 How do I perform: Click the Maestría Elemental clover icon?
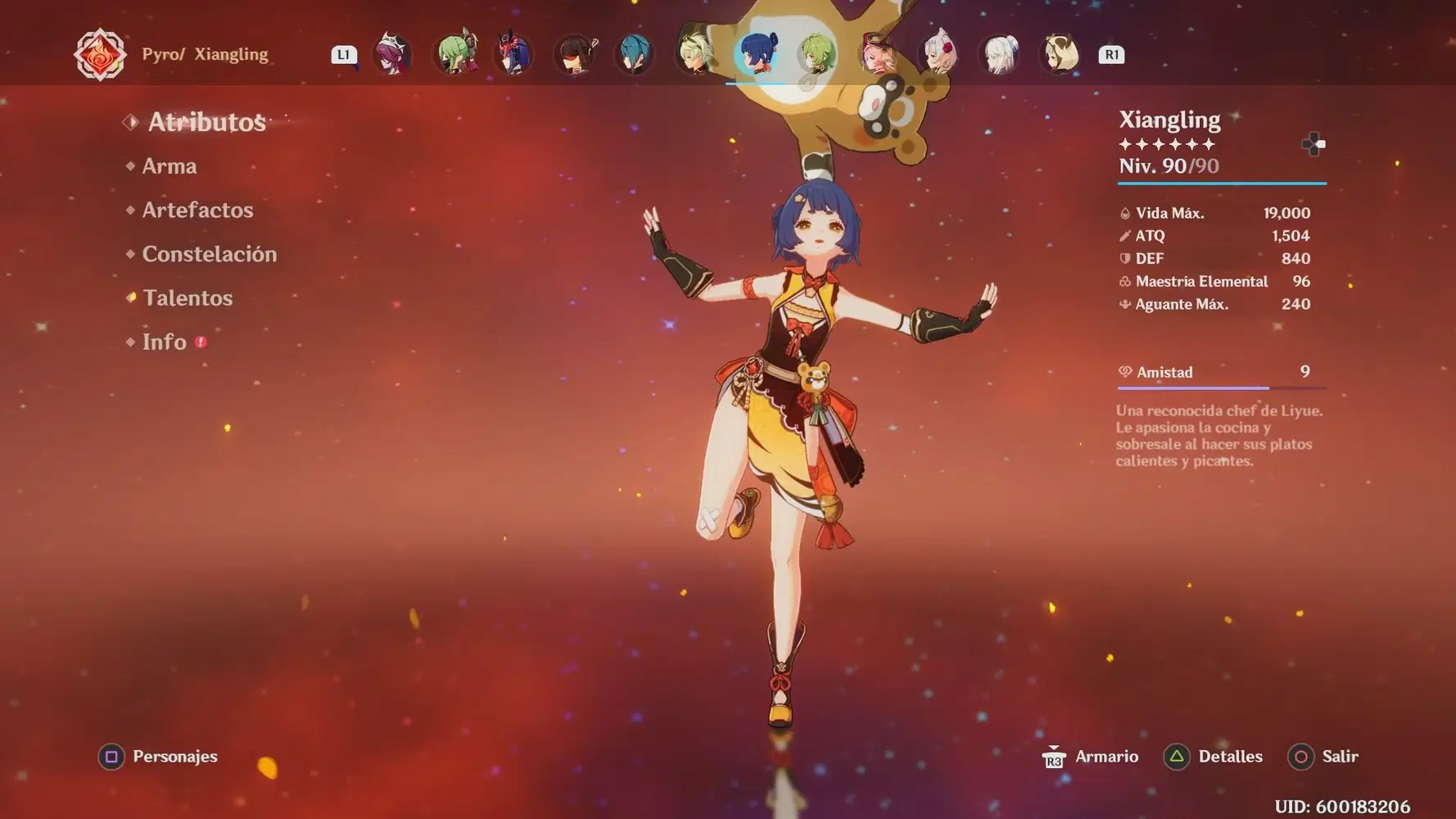click(x=1124, y=281)
